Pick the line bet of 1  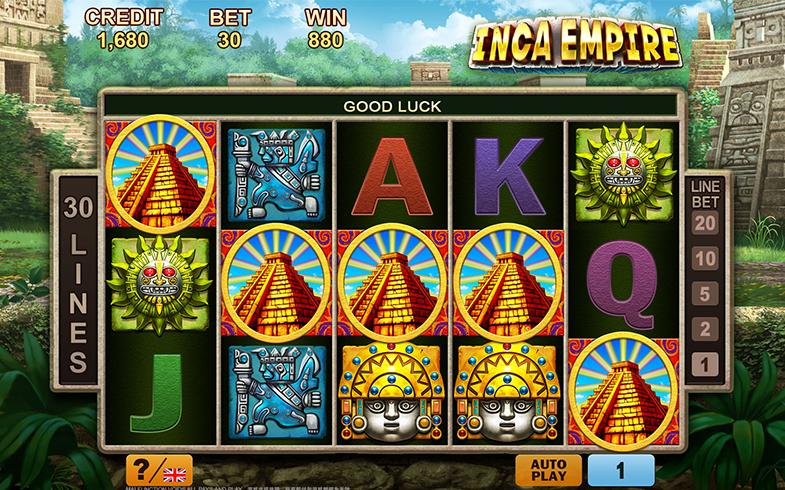706,365
